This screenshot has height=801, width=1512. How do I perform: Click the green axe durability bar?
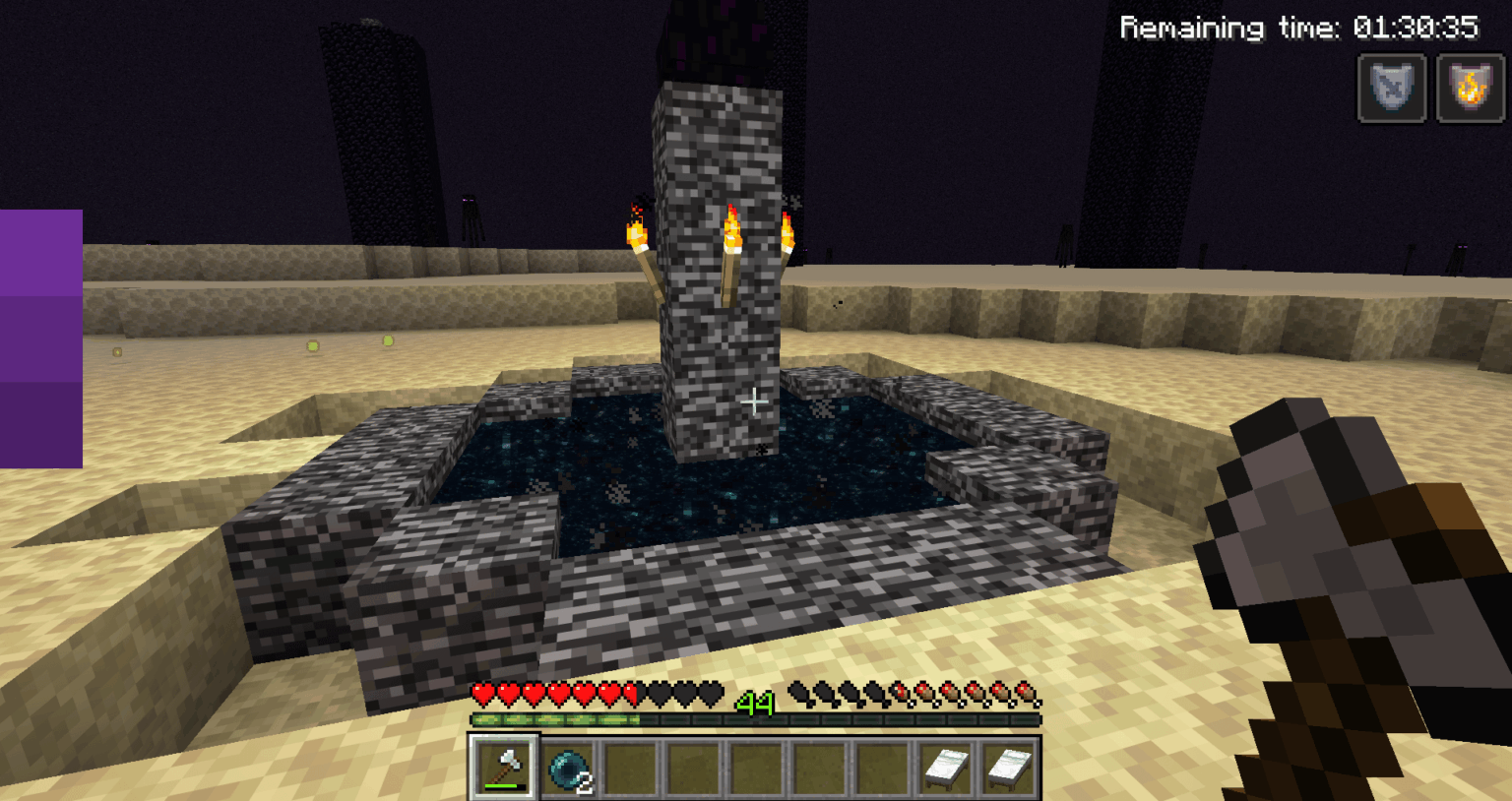[502, 787]
